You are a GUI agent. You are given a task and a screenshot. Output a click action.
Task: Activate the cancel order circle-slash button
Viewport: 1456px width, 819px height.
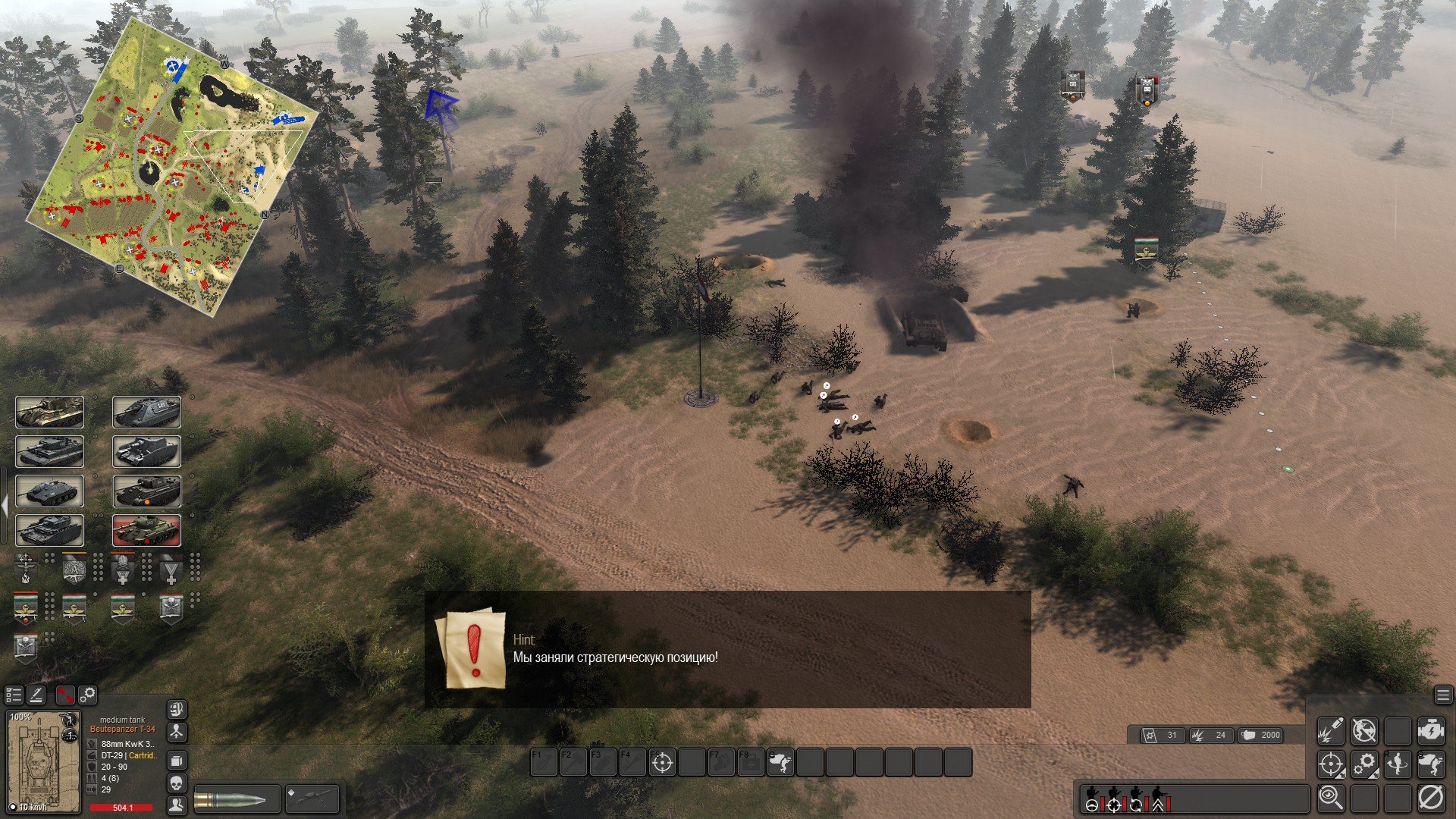pos(1430,797)
